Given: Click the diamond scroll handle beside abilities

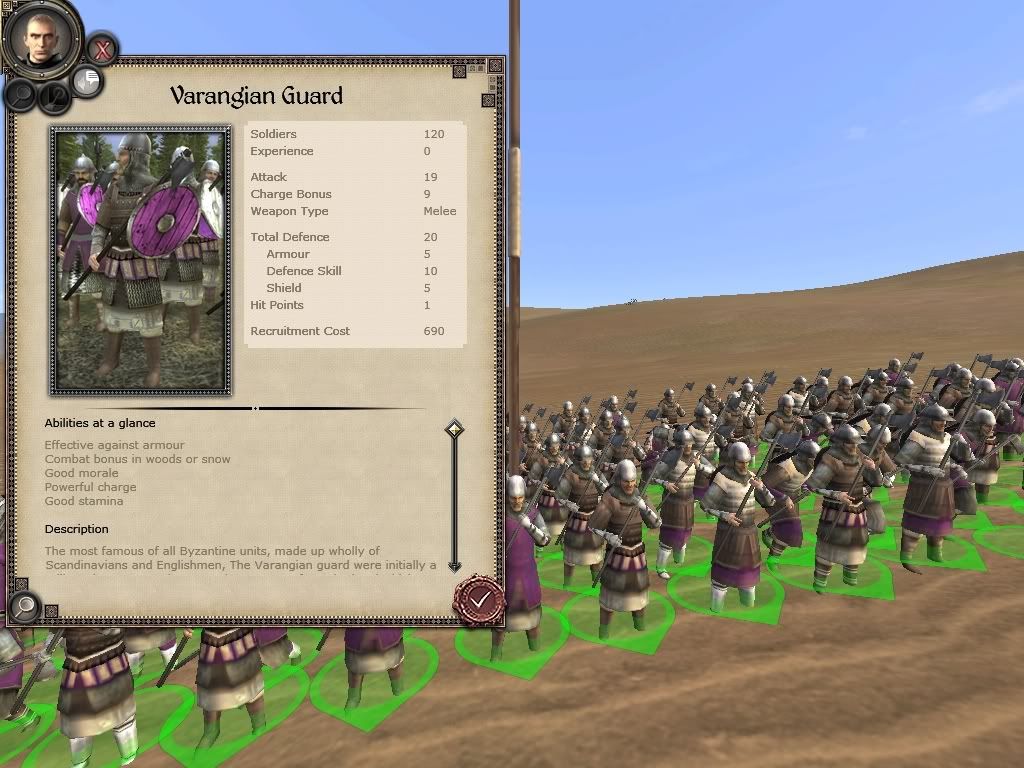Looking at the screenshot, I should click(454, 430).
